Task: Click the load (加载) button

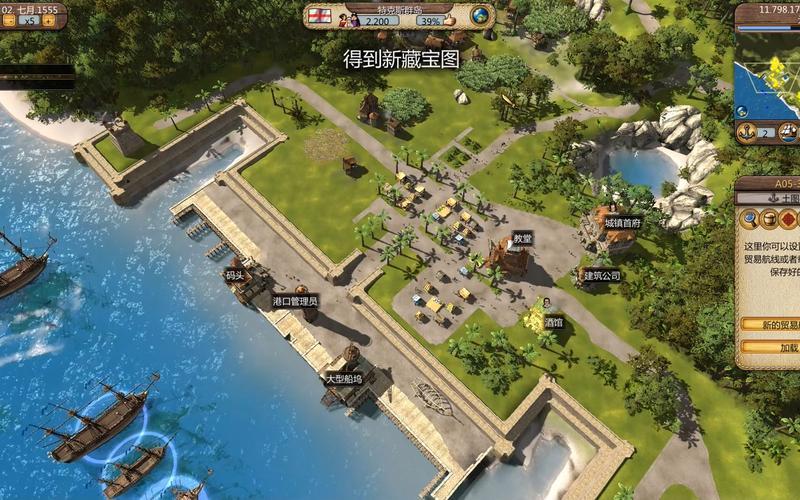Action: (x=780, y=347)
